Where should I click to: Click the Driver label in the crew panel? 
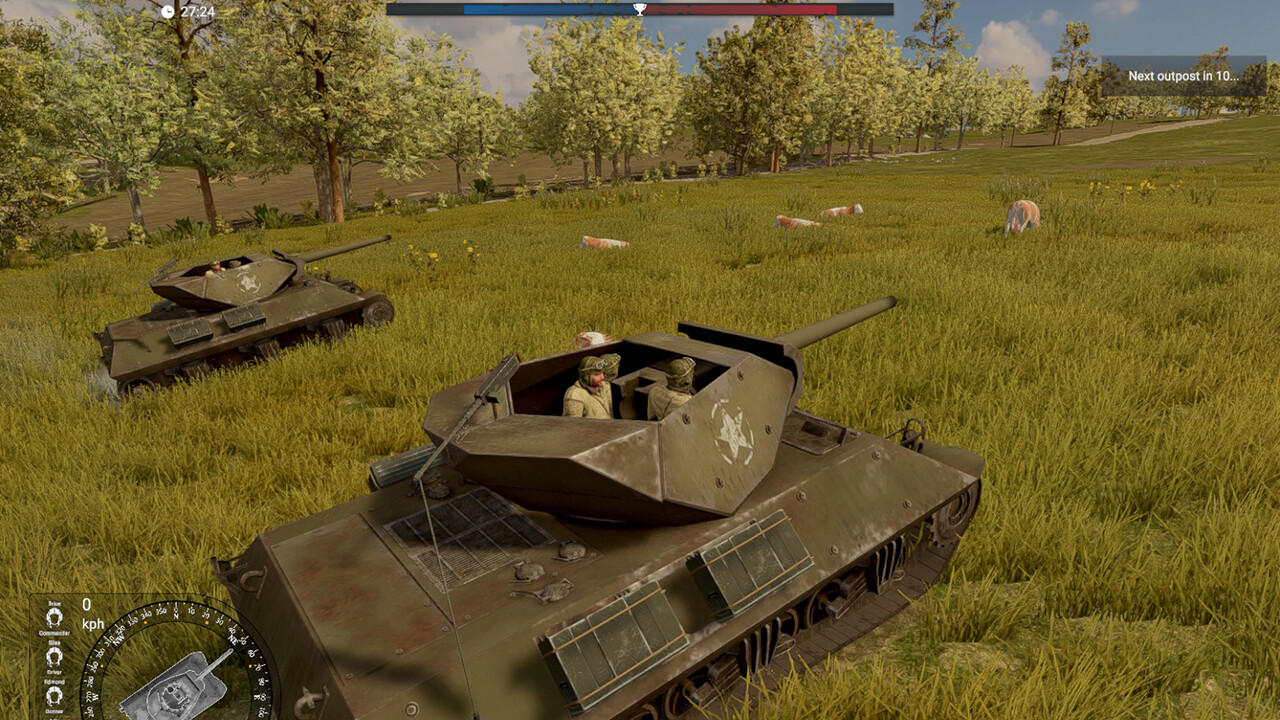pos(55,673)
